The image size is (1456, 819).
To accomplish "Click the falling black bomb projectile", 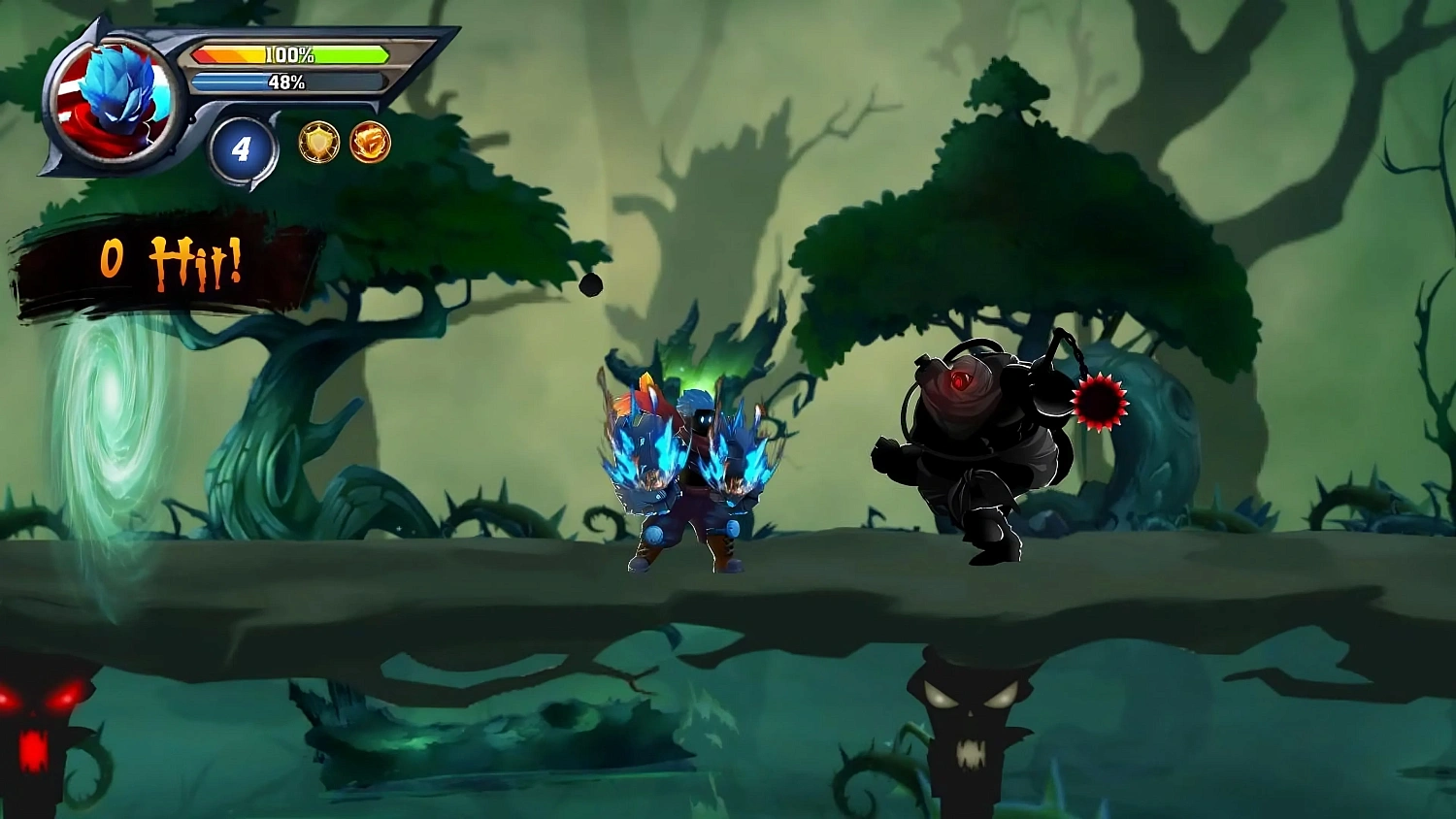I will [590, 284].
